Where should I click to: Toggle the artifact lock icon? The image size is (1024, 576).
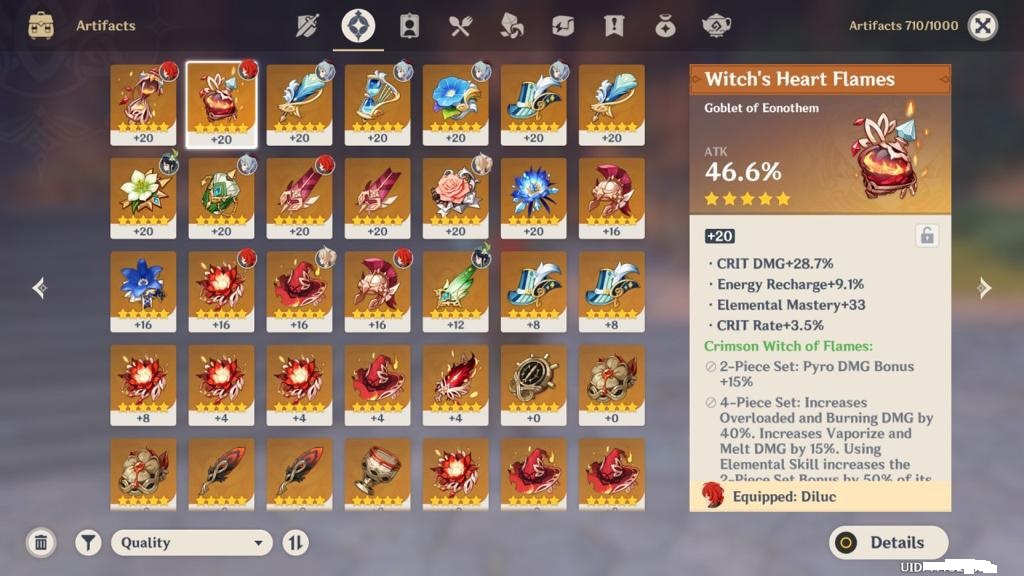pyautogui.click(x=927, y=236)
